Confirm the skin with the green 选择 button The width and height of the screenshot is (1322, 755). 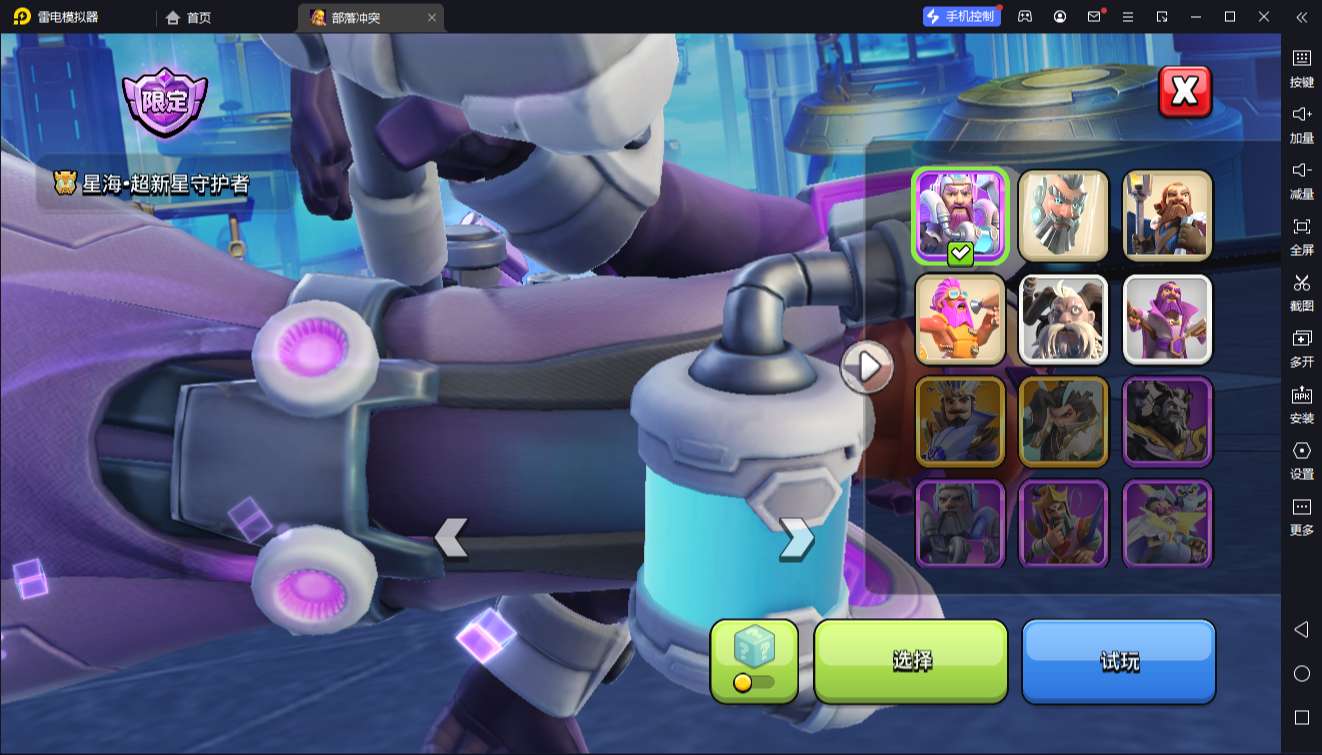(x=910, y=661)
